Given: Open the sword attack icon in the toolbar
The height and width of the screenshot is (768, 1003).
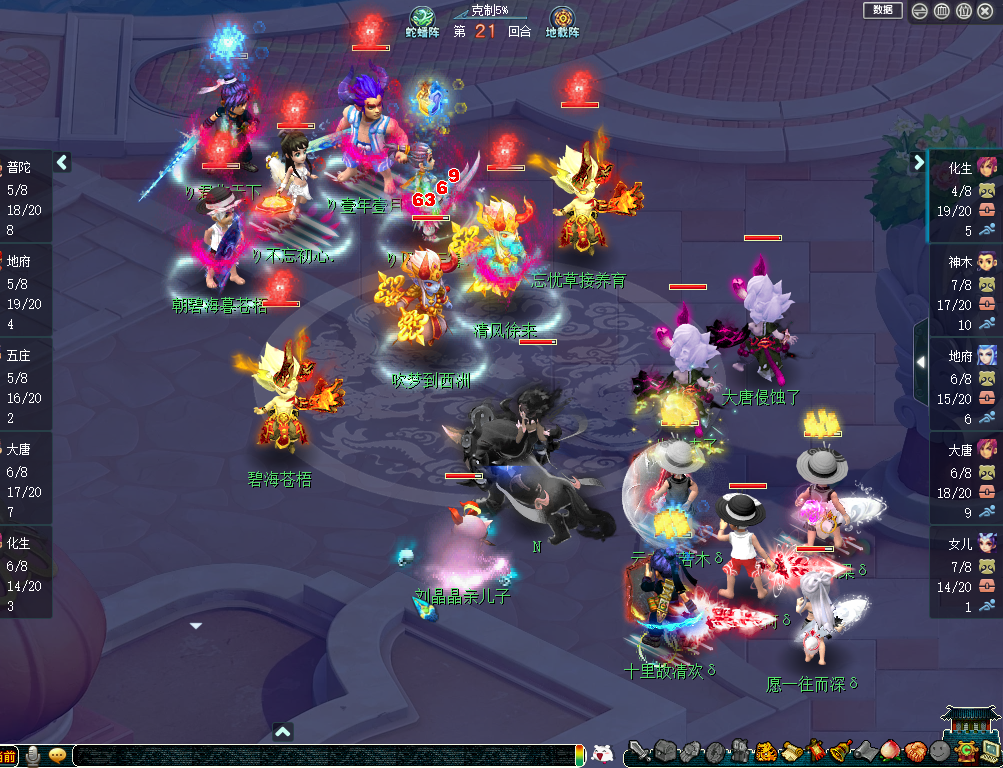Looking at the screenshot, I should point(638,752).
